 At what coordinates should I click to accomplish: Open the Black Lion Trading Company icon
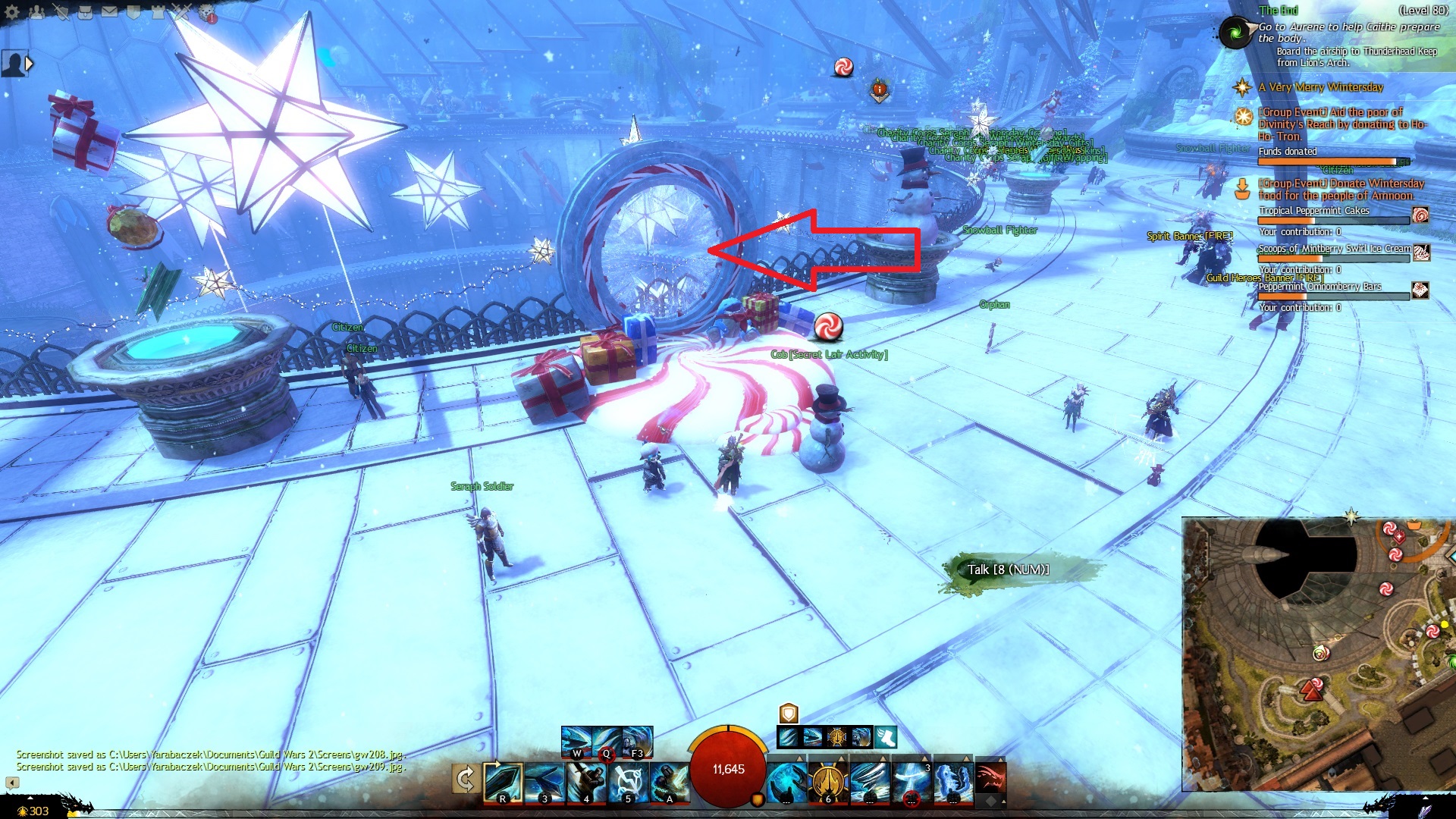click(x=206, y=12)
